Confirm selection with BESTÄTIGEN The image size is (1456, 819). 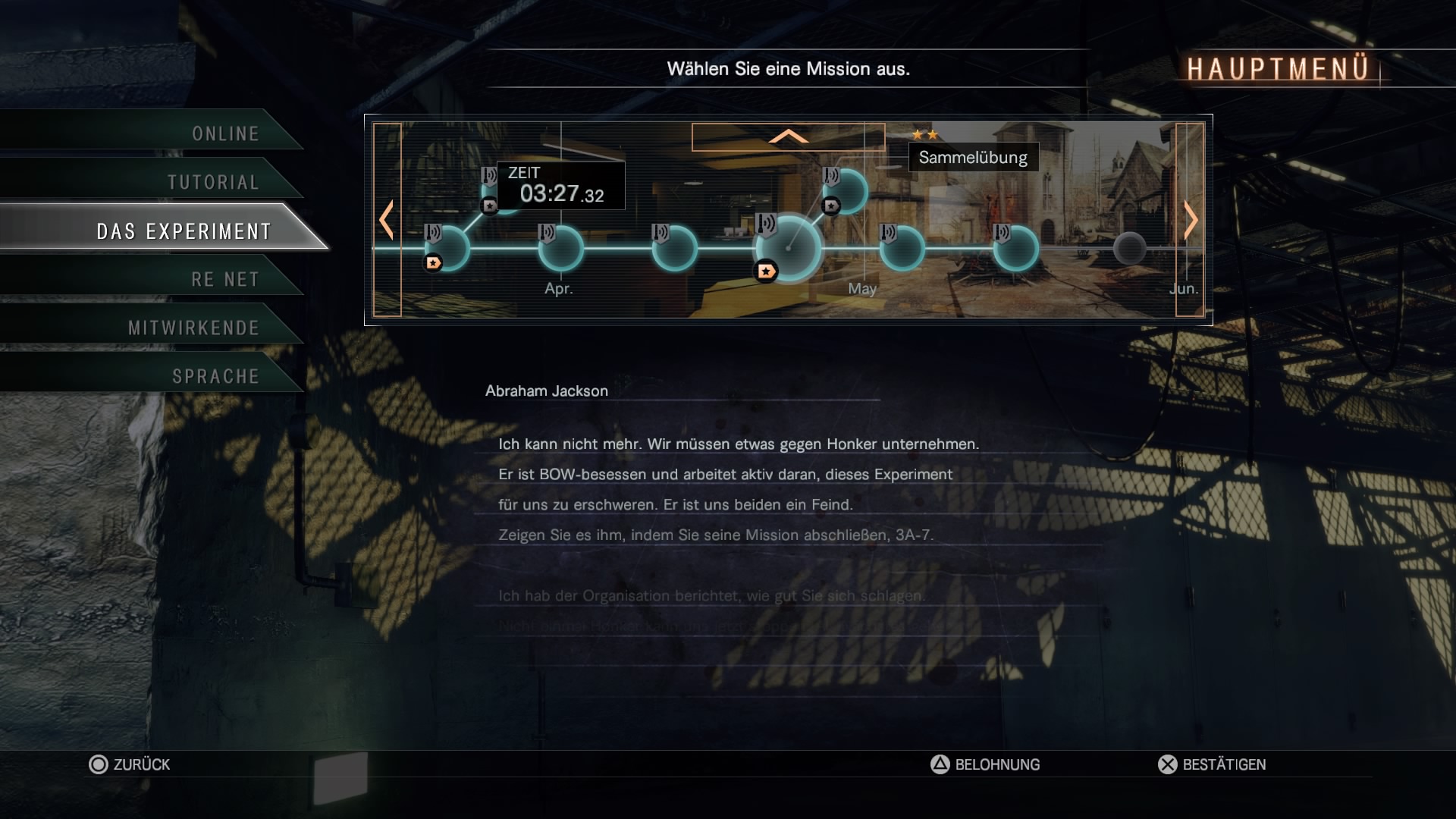(1213, 764)
